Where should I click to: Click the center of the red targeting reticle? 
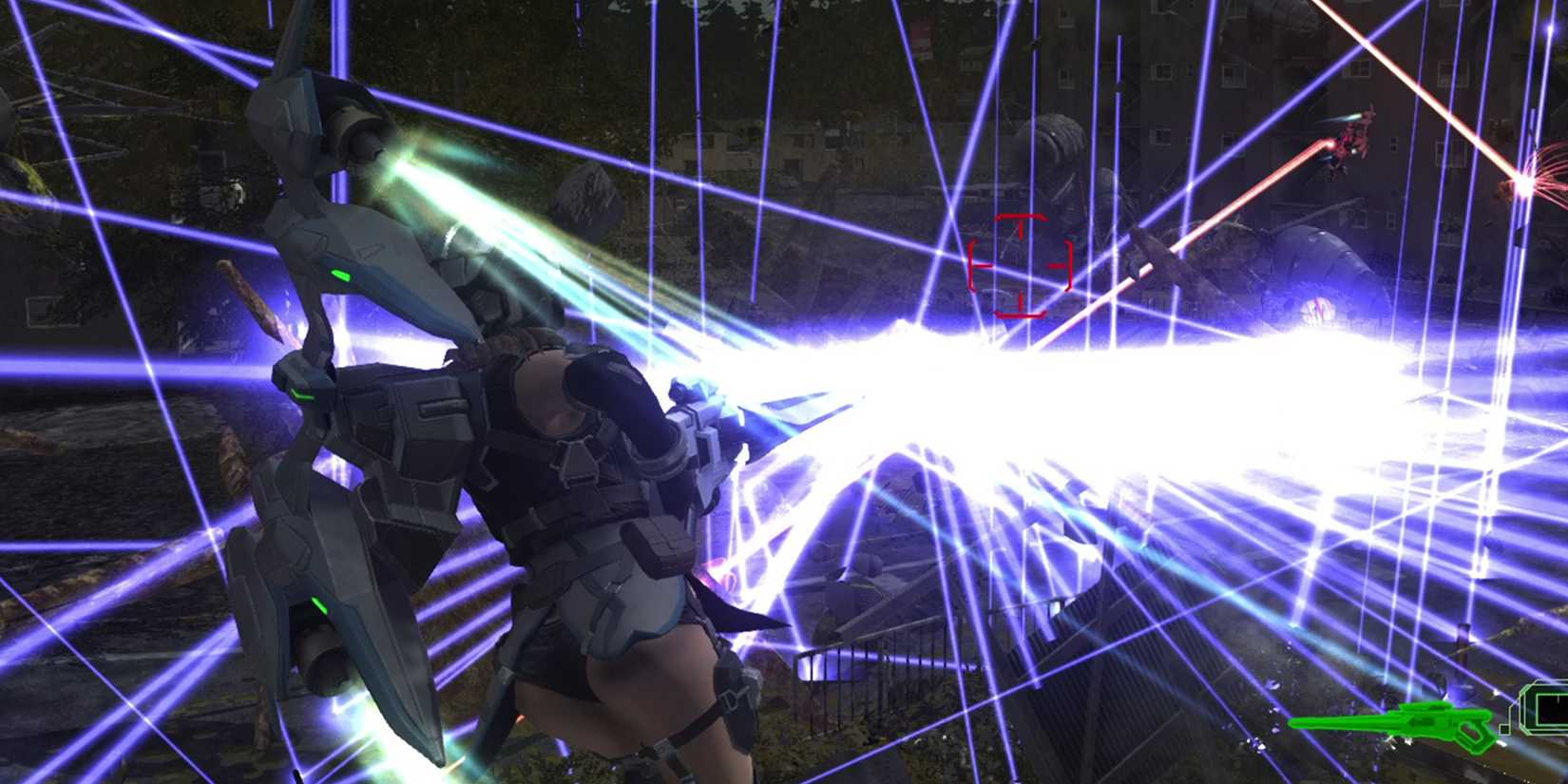pos(1022,266)
